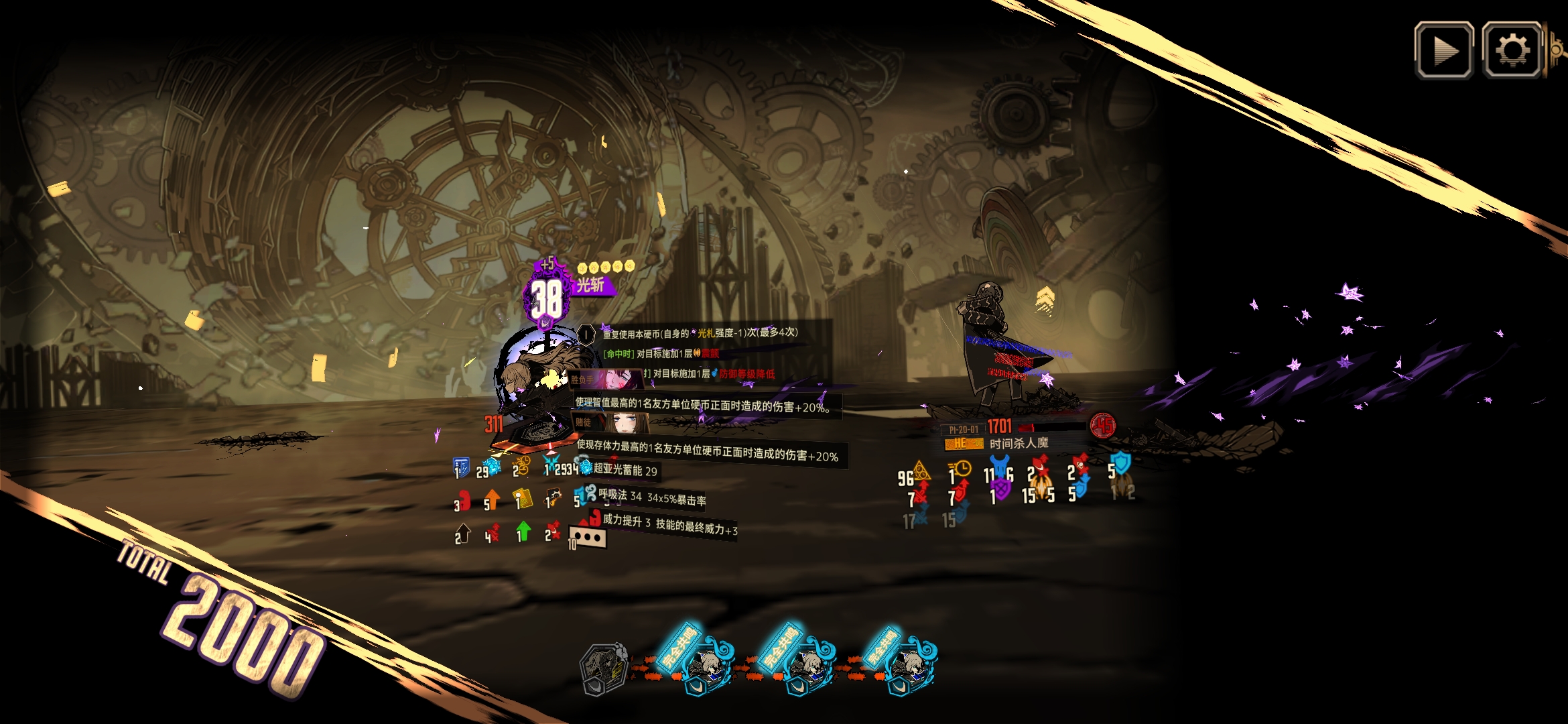Inspect the orange clock haste icon

pos(960,469)
